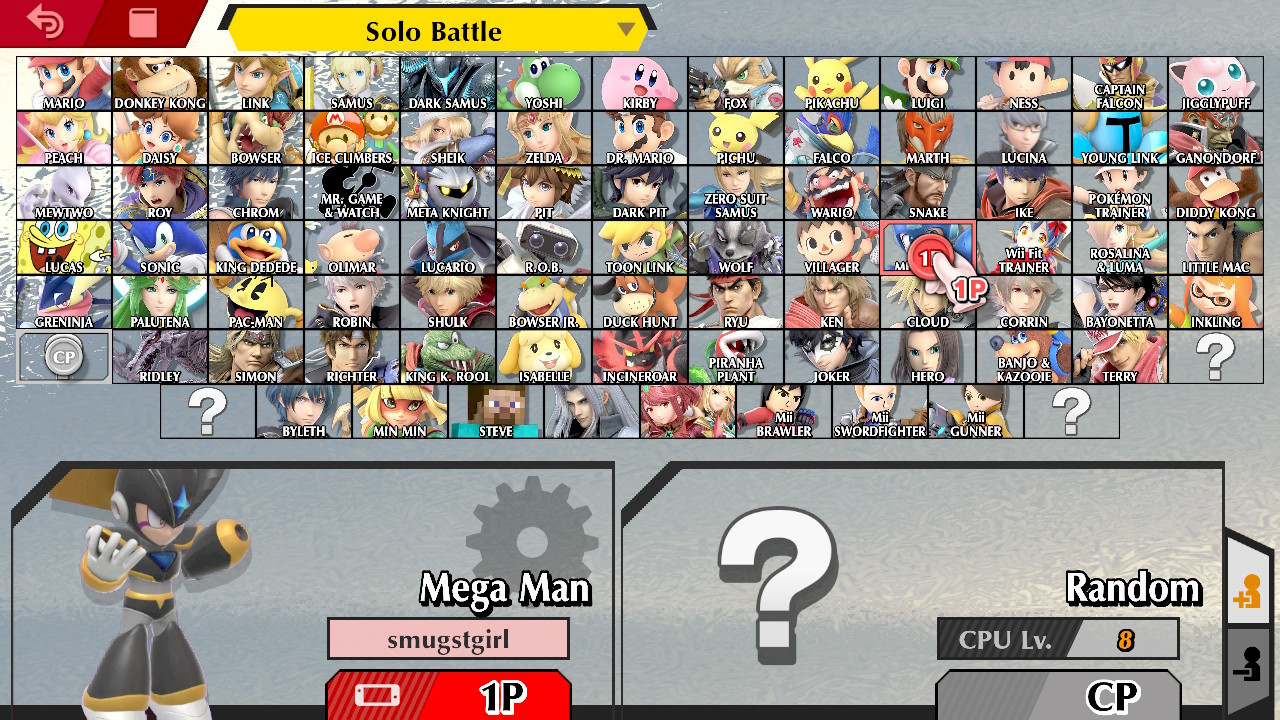1280x720 pixels.
Task: Click the CP token in the corner
Action: point(62,356)
